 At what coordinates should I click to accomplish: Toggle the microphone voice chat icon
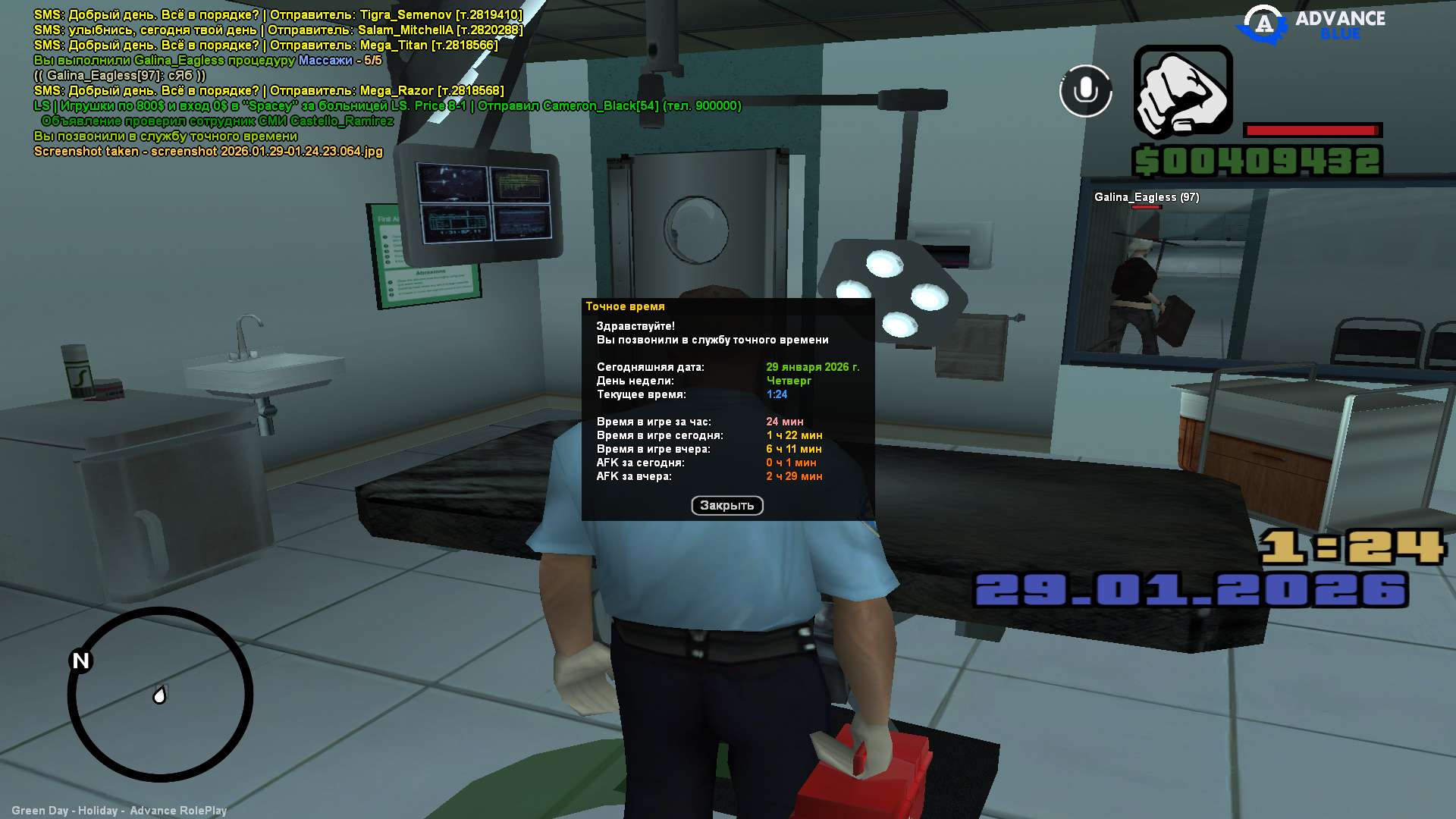pyautogui.click(x=1085, y=91)
